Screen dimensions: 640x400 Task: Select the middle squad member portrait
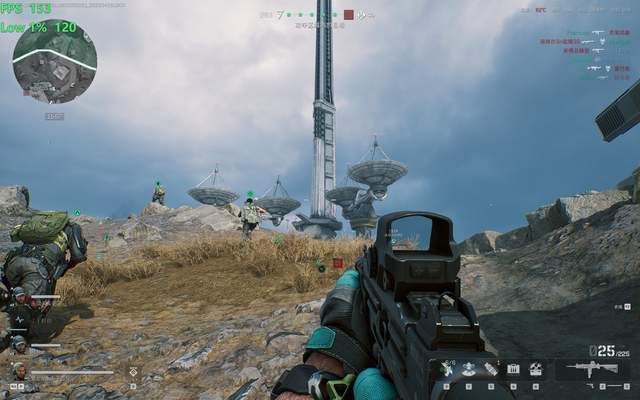click(19, 343)
